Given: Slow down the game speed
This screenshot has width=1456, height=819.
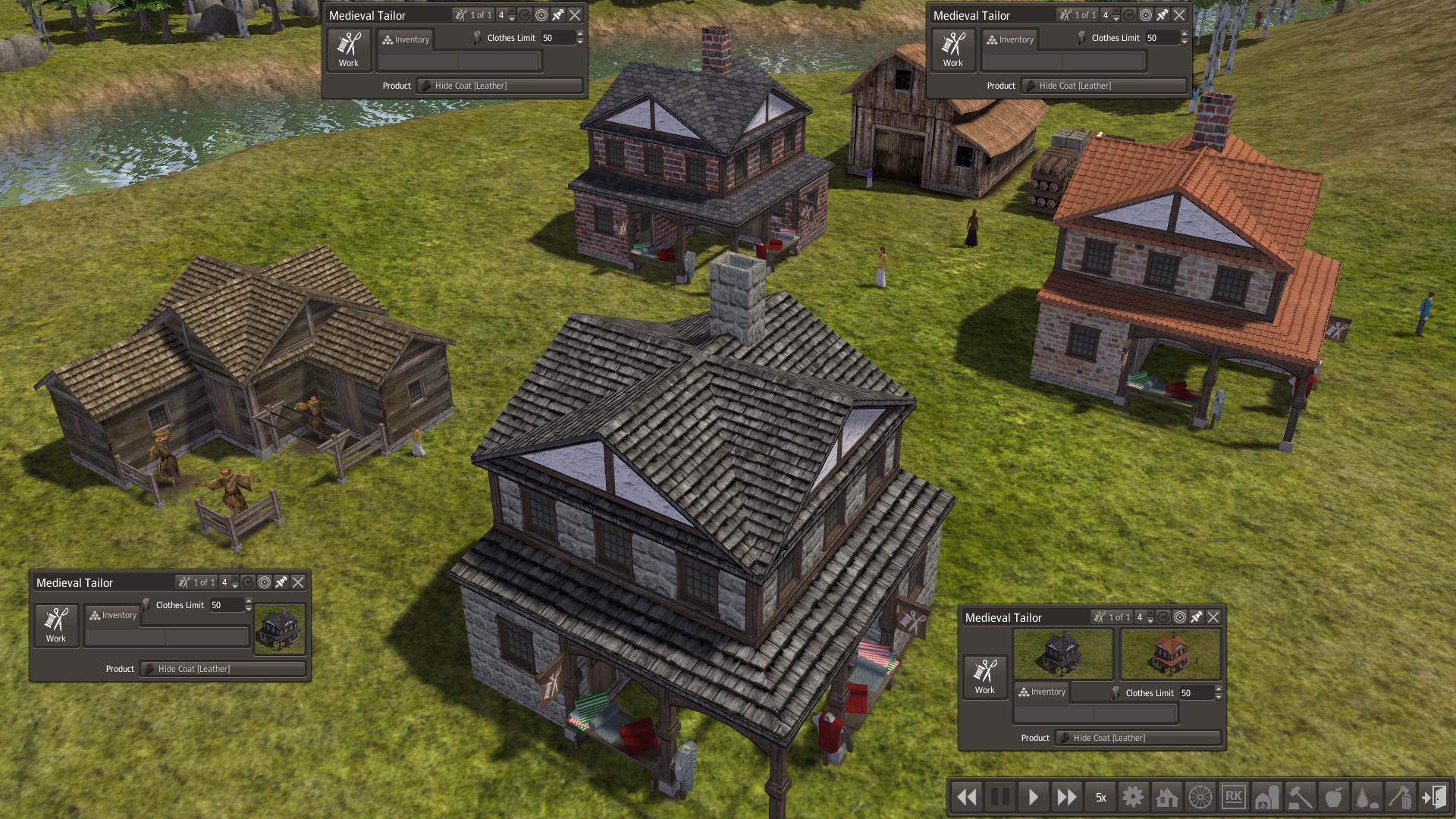Looking at the screenshot, I should coord(967,797).
